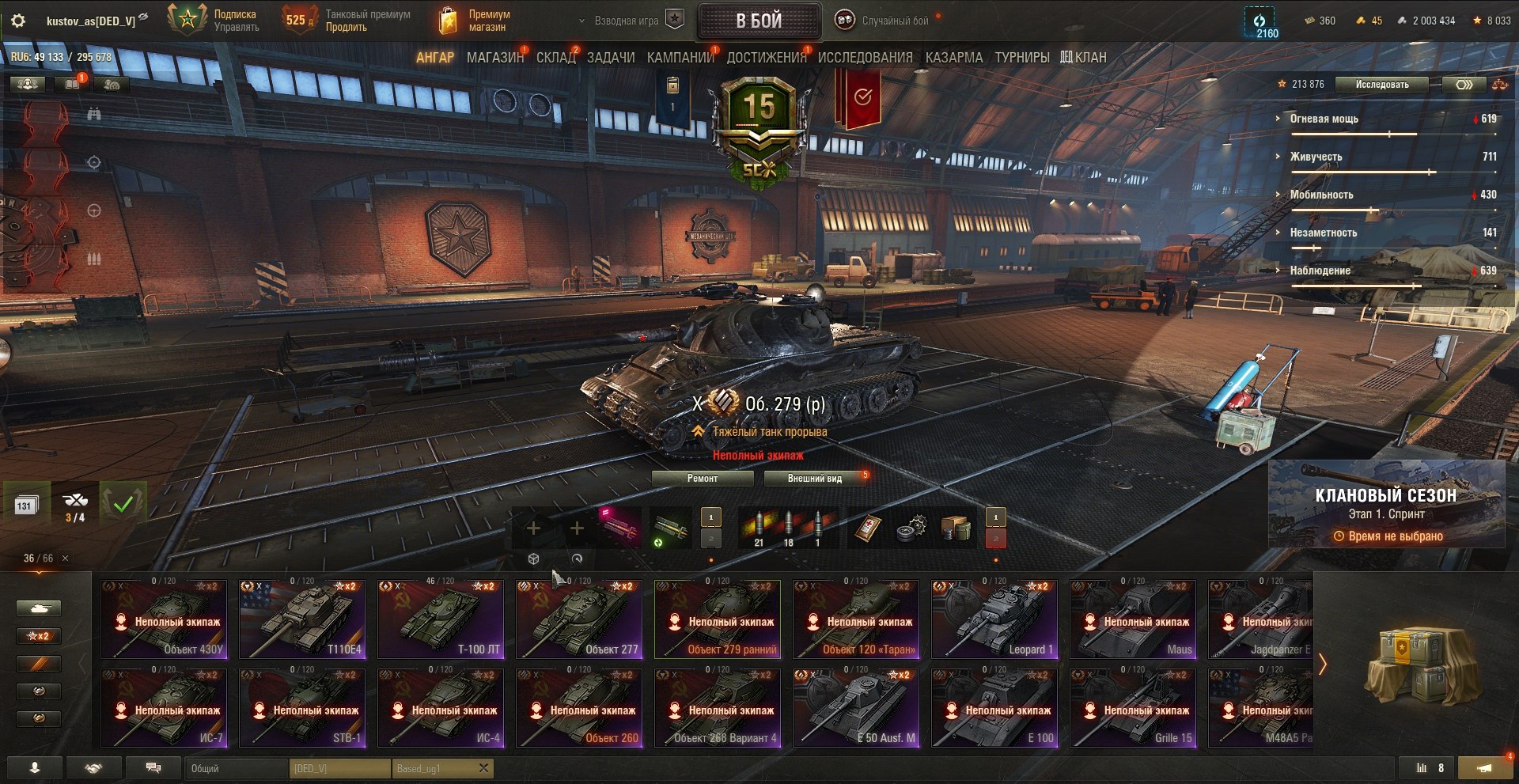The width and height of the screenshot is (1519, 784).
Task: Click the Общий chat channel tab
Action: pos(237,768)
